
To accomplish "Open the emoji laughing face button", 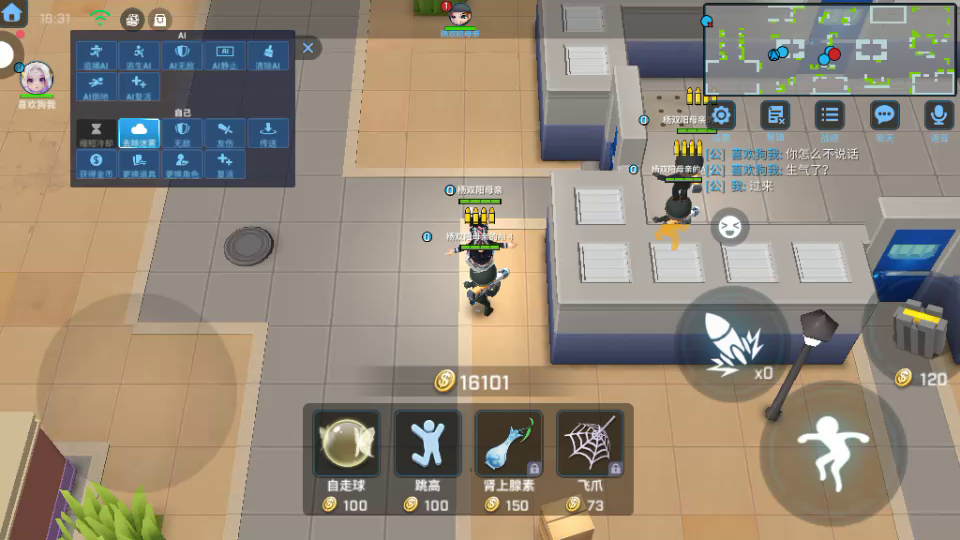I will tap(730, 227).
